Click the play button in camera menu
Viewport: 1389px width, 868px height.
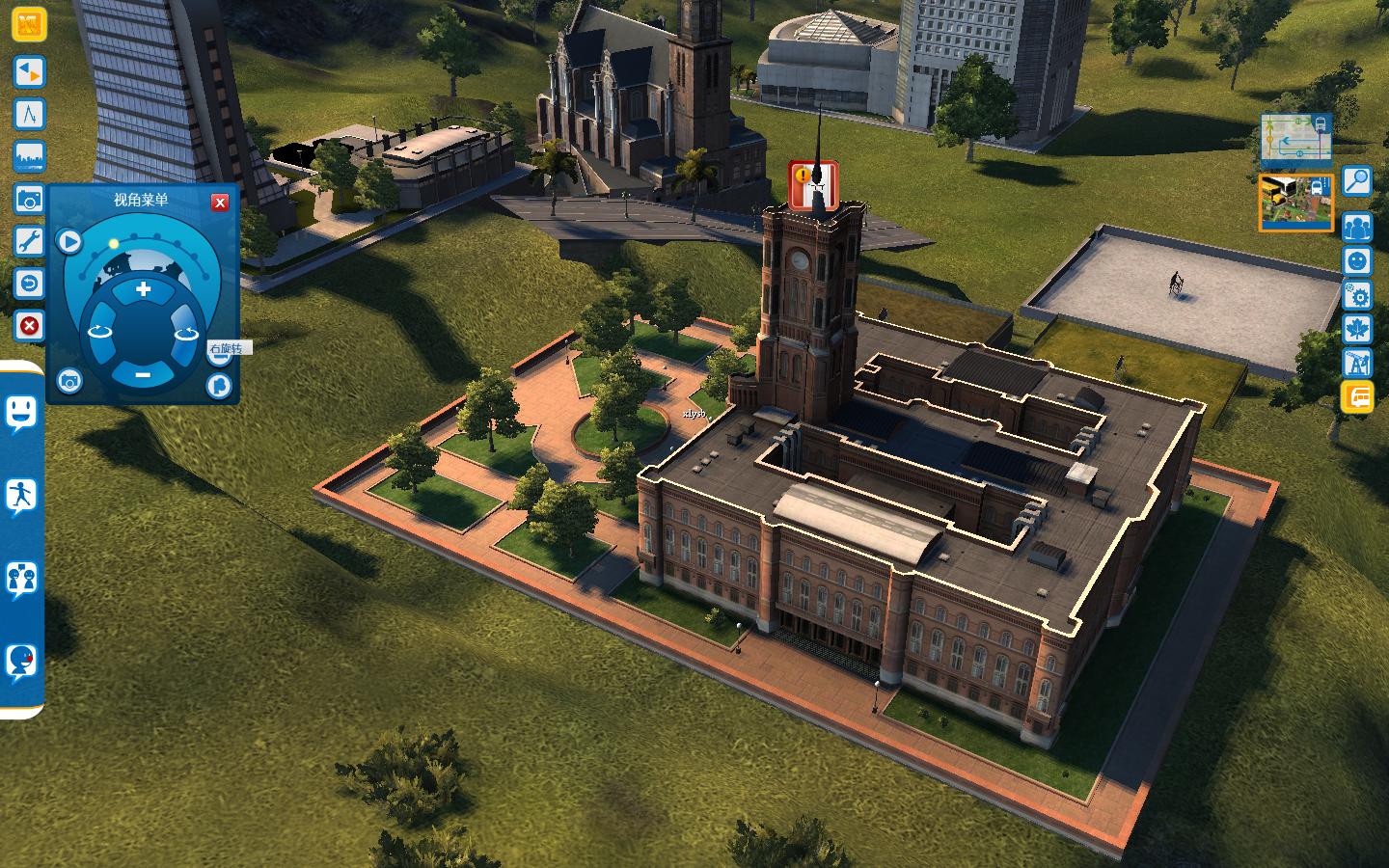[x=68, y=241]
